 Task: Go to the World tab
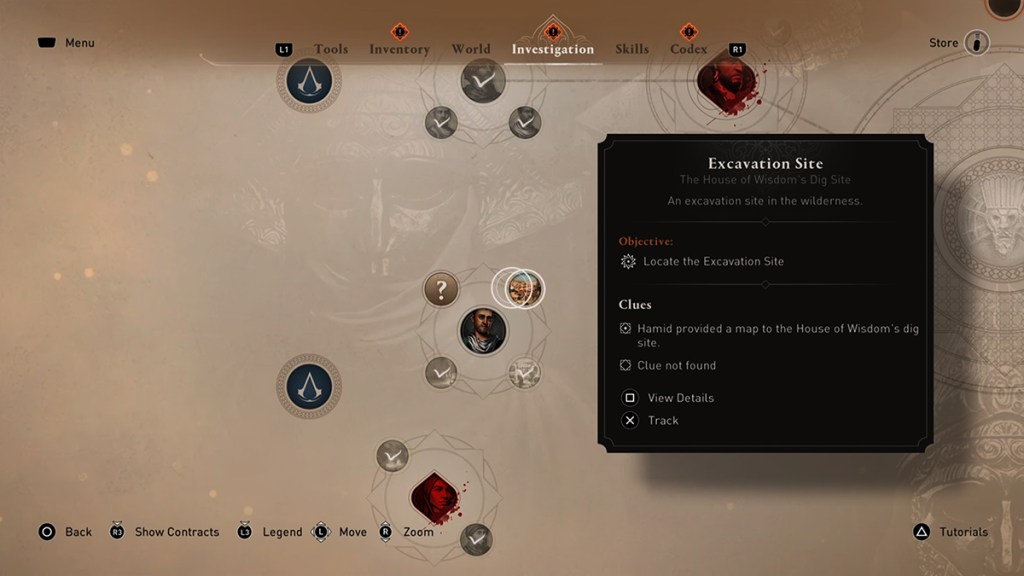coord(470,49)
